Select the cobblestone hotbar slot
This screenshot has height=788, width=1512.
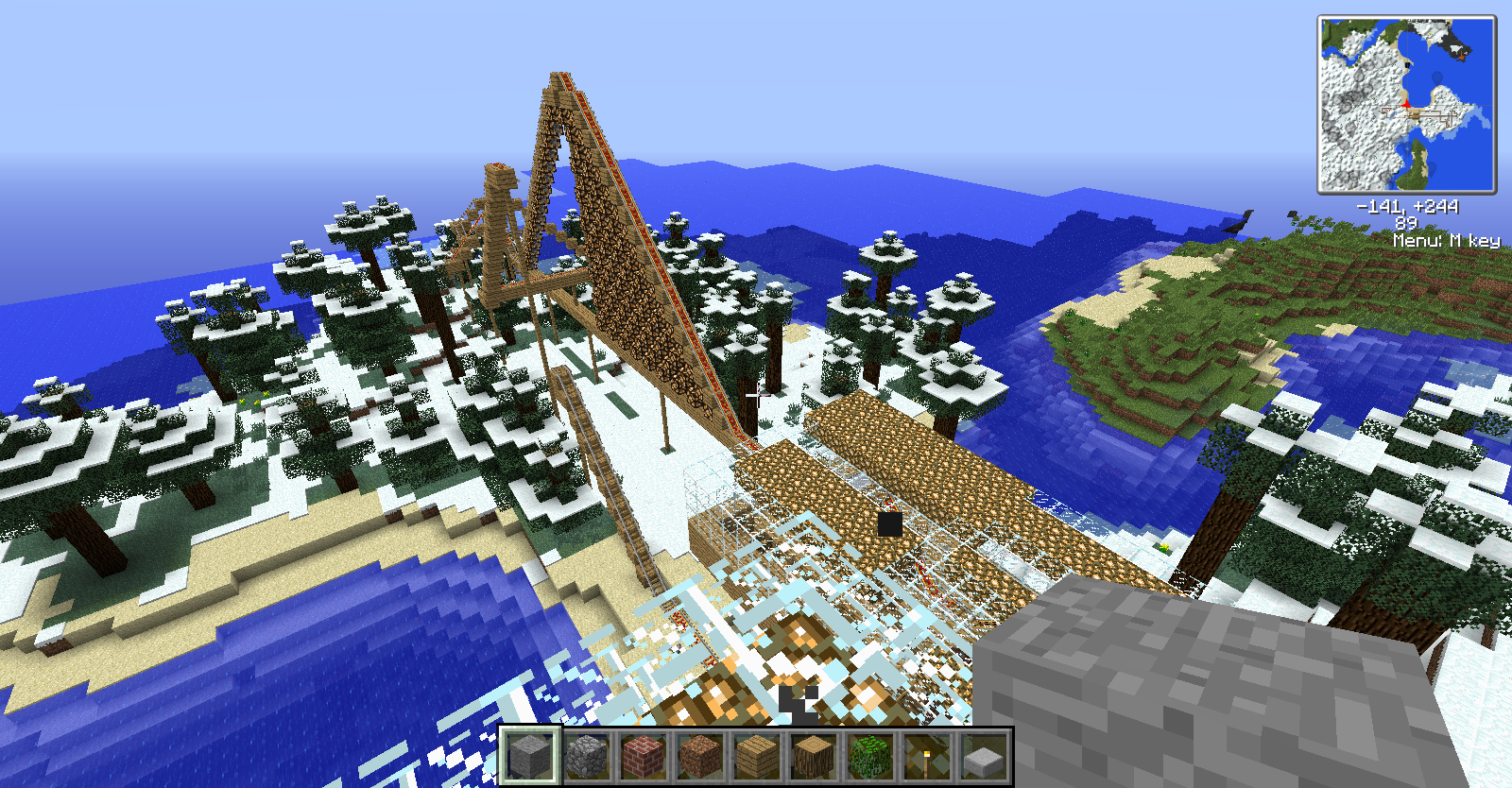[x=587, y=756]
